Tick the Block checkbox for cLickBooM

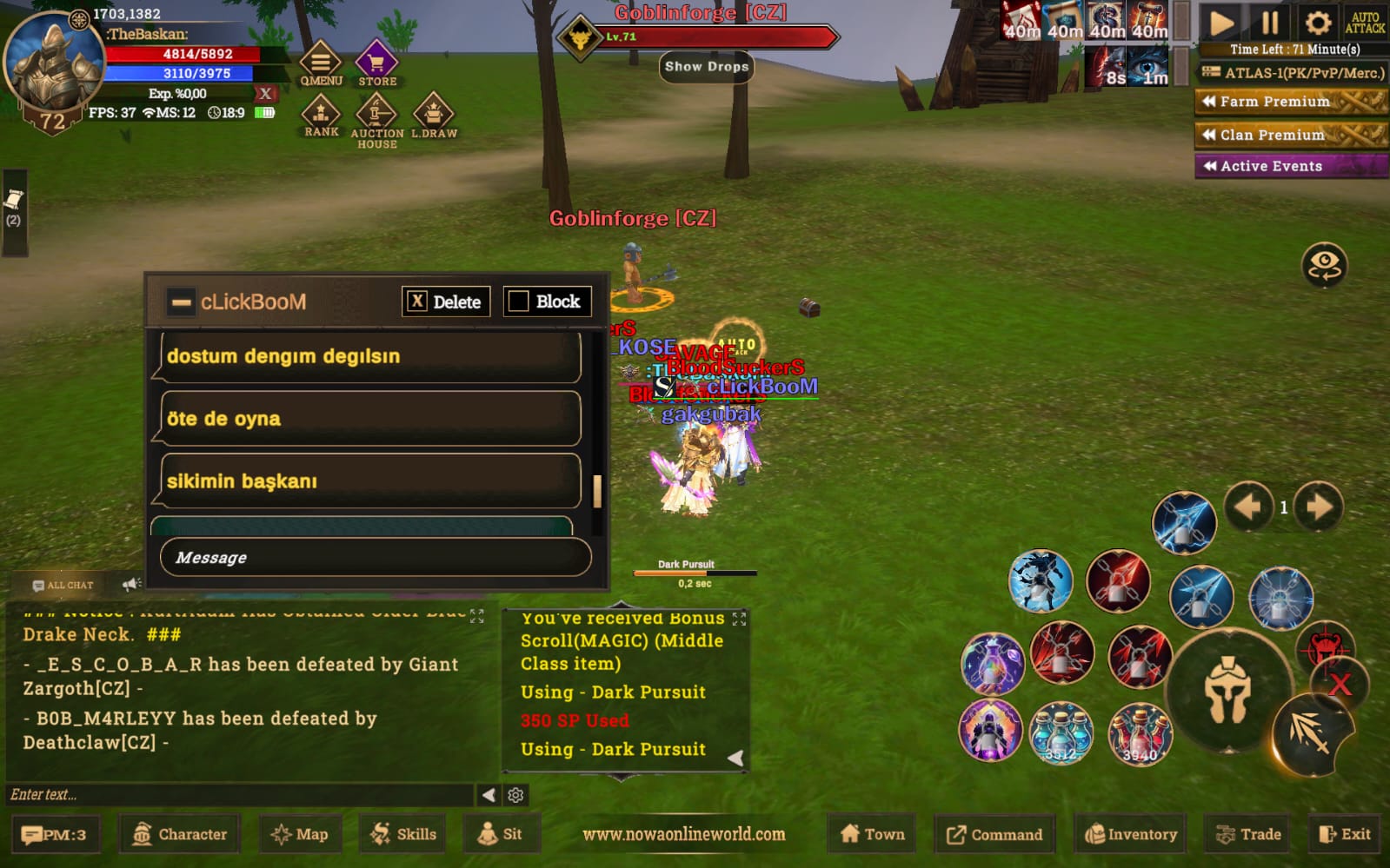519,301
